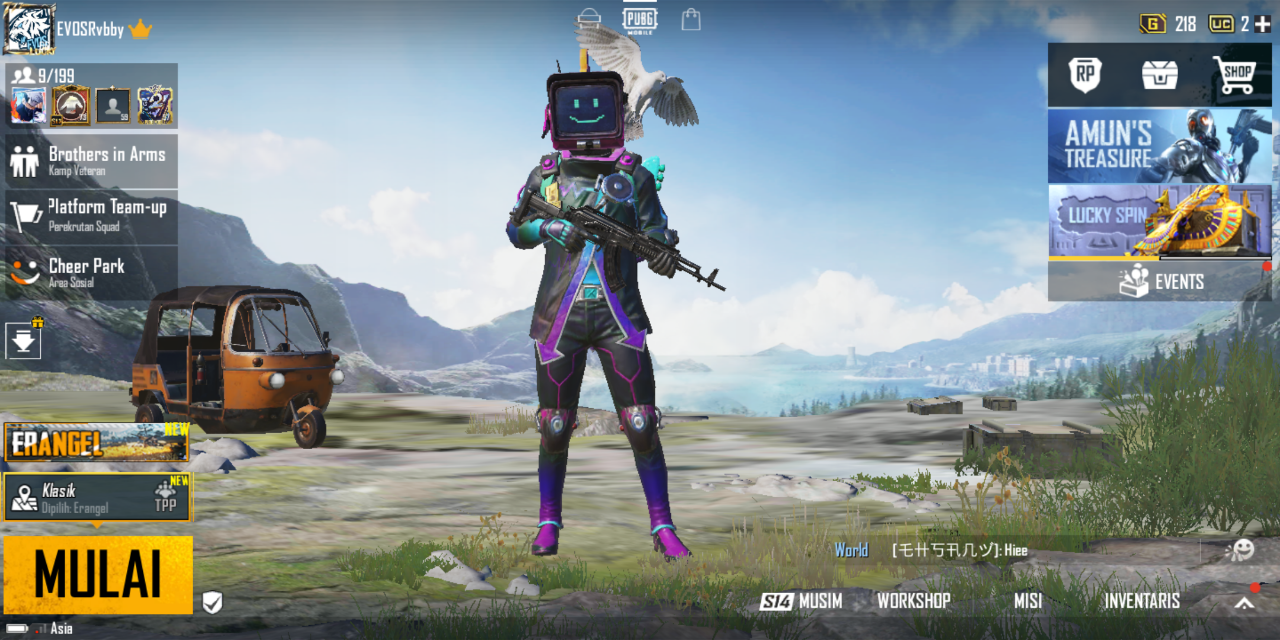The image size is (1280, 640).
Task: Open the S14 Musim season menu
Action: point(801,601)
